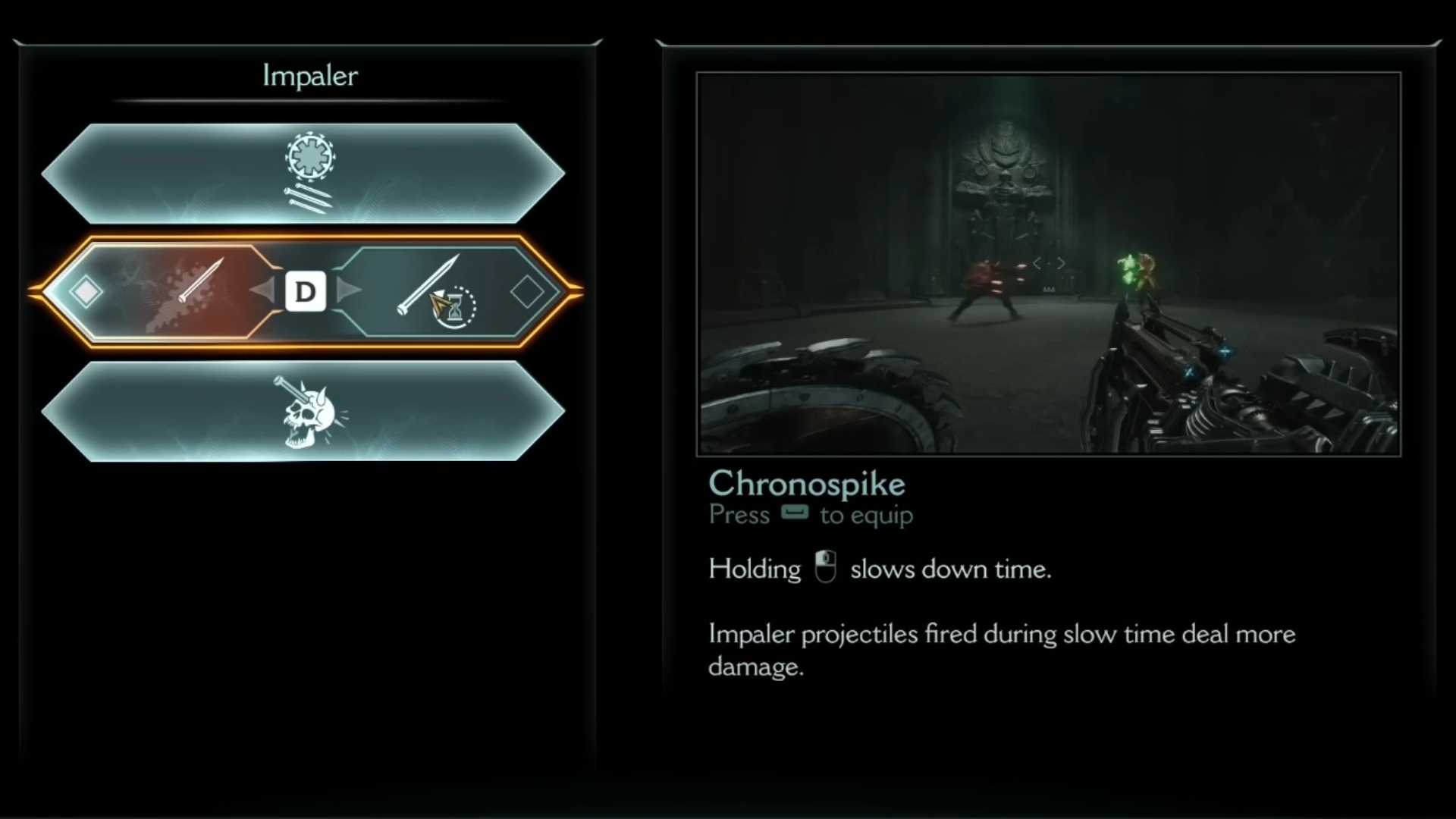Select the top spiked-ring upgrade row
Image resolution: width=1456 pixels, height=819 pixels.
pyautogui.click(x=303, y=174)
